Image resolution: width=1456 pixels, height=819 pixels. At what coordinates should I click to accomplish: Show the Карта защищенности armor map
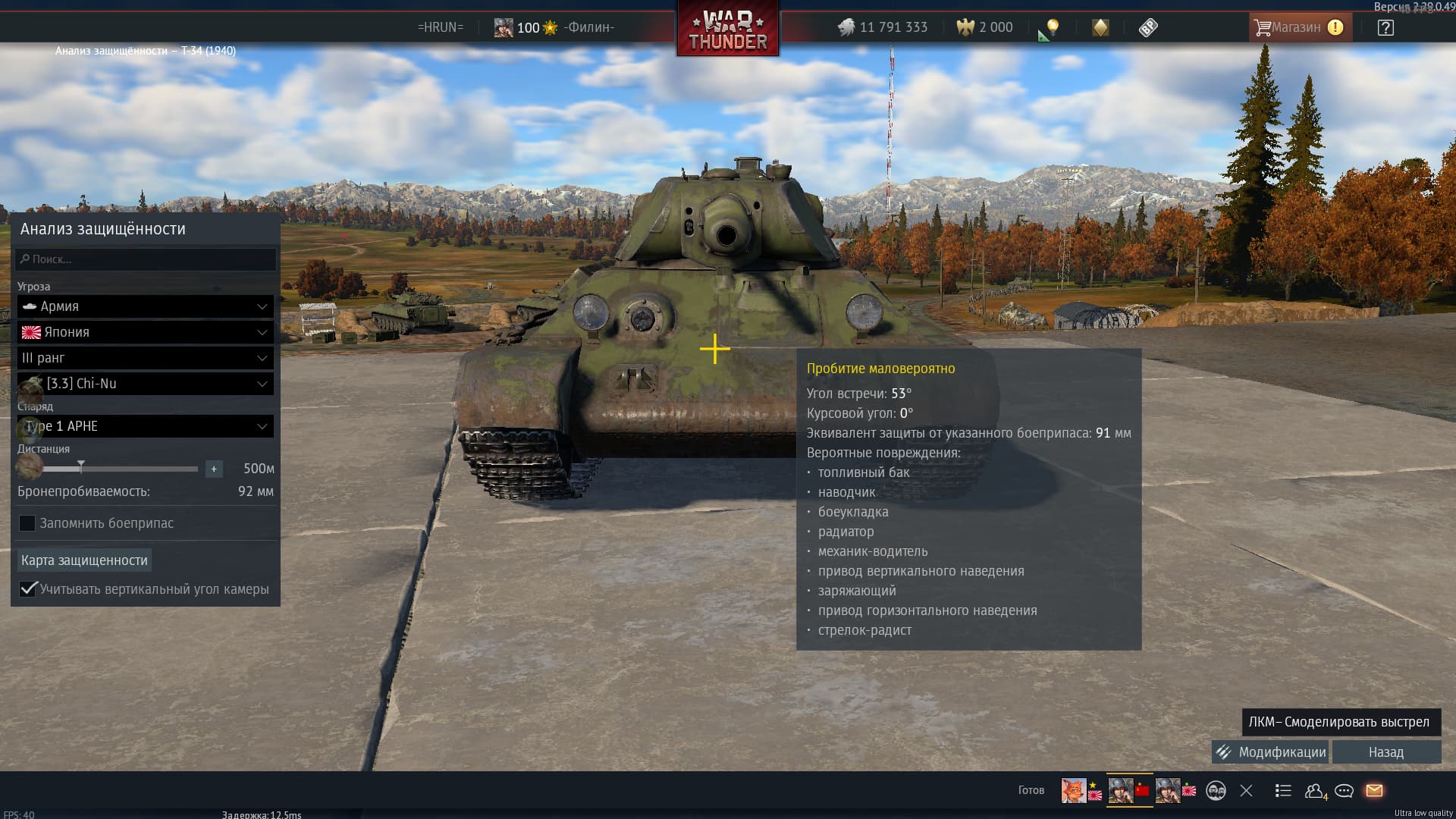pyautogui.click(x=84, y=560)
